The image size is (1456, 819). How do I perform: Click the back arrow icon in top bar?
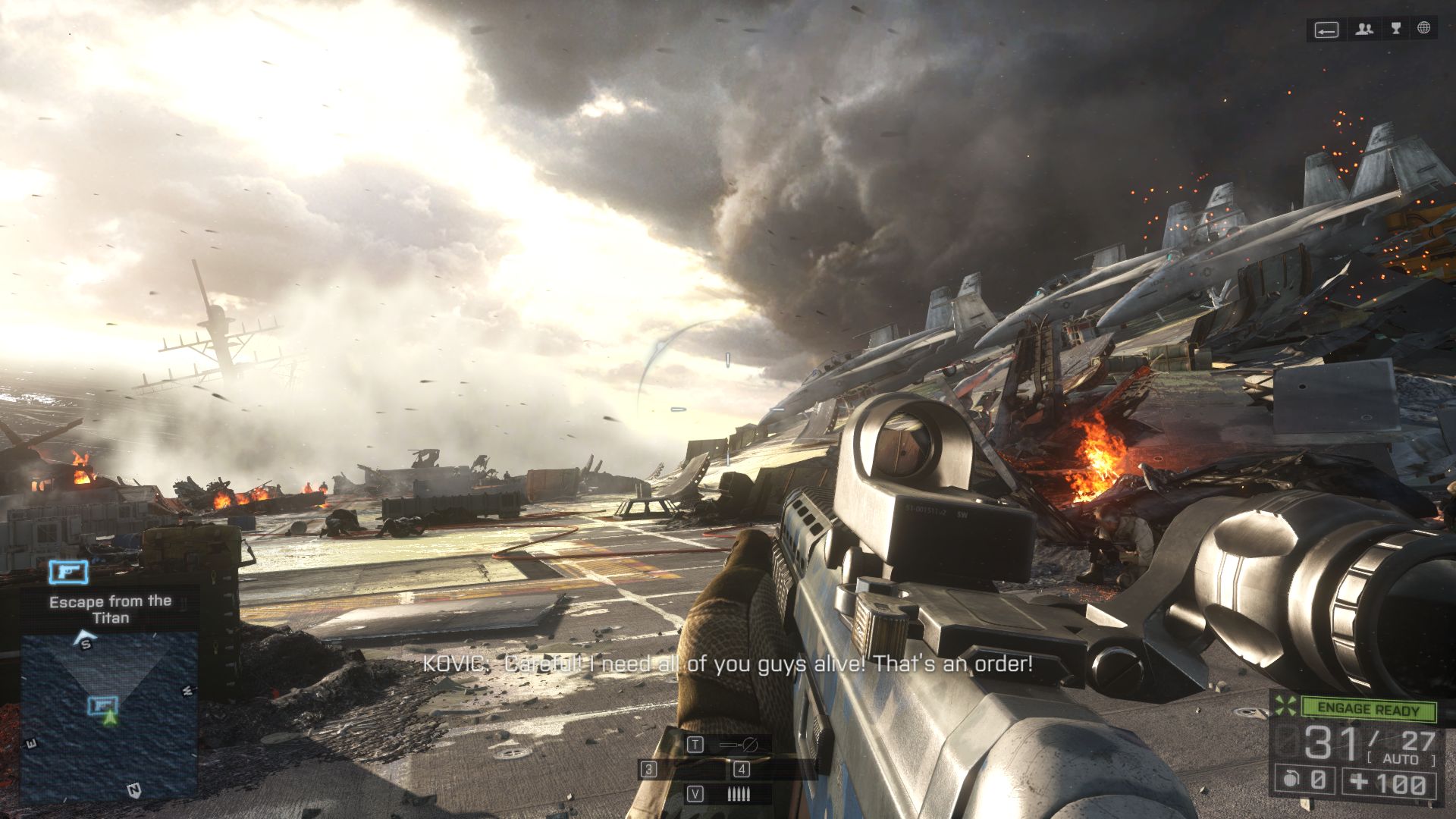[1326, 30]
